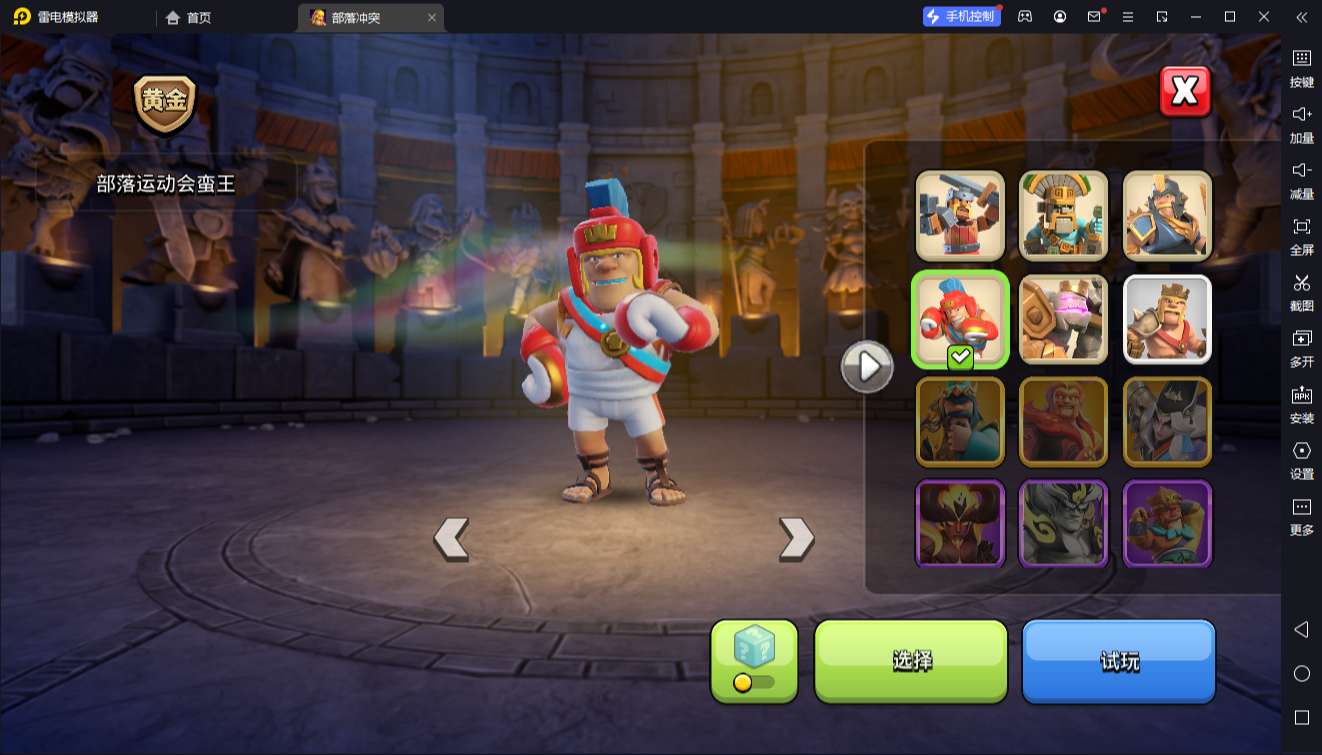Viewport: 1322px width, 755px height.
Task: Select the blocky hammer-wielding king skin
Action: pos(961,216)
